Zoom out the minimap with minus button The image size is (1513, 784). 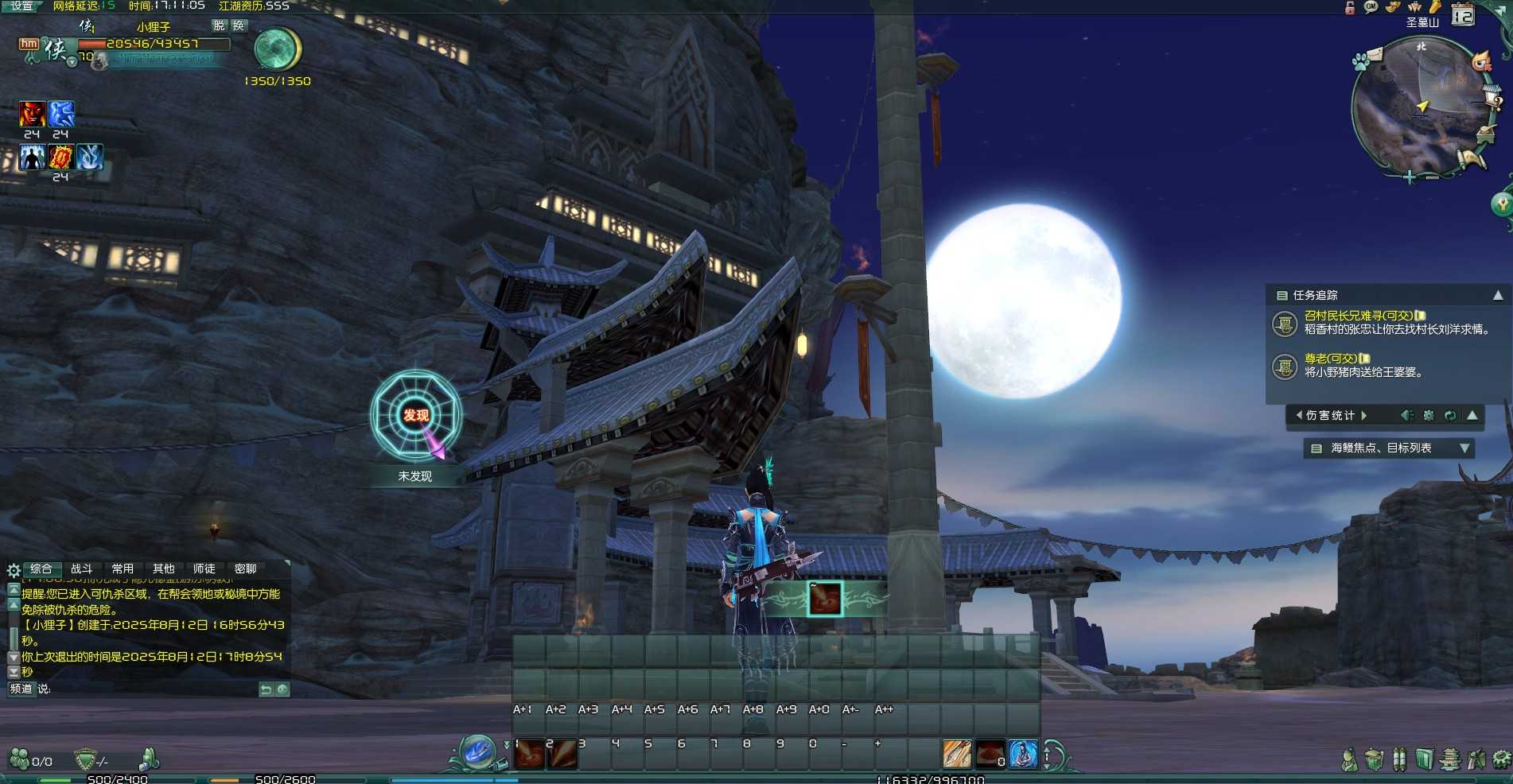coord(1431,177)
